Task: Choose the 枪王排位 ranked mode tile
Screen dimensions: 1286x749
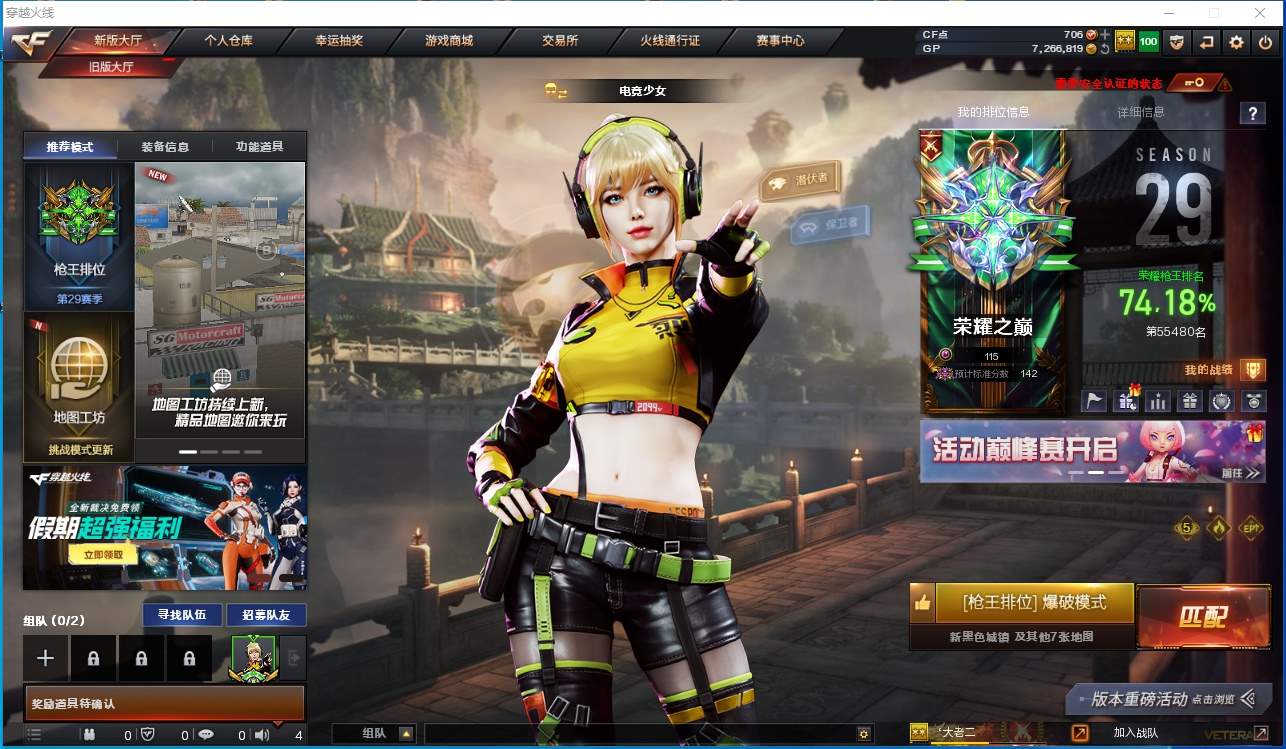Action: [79, 236]
